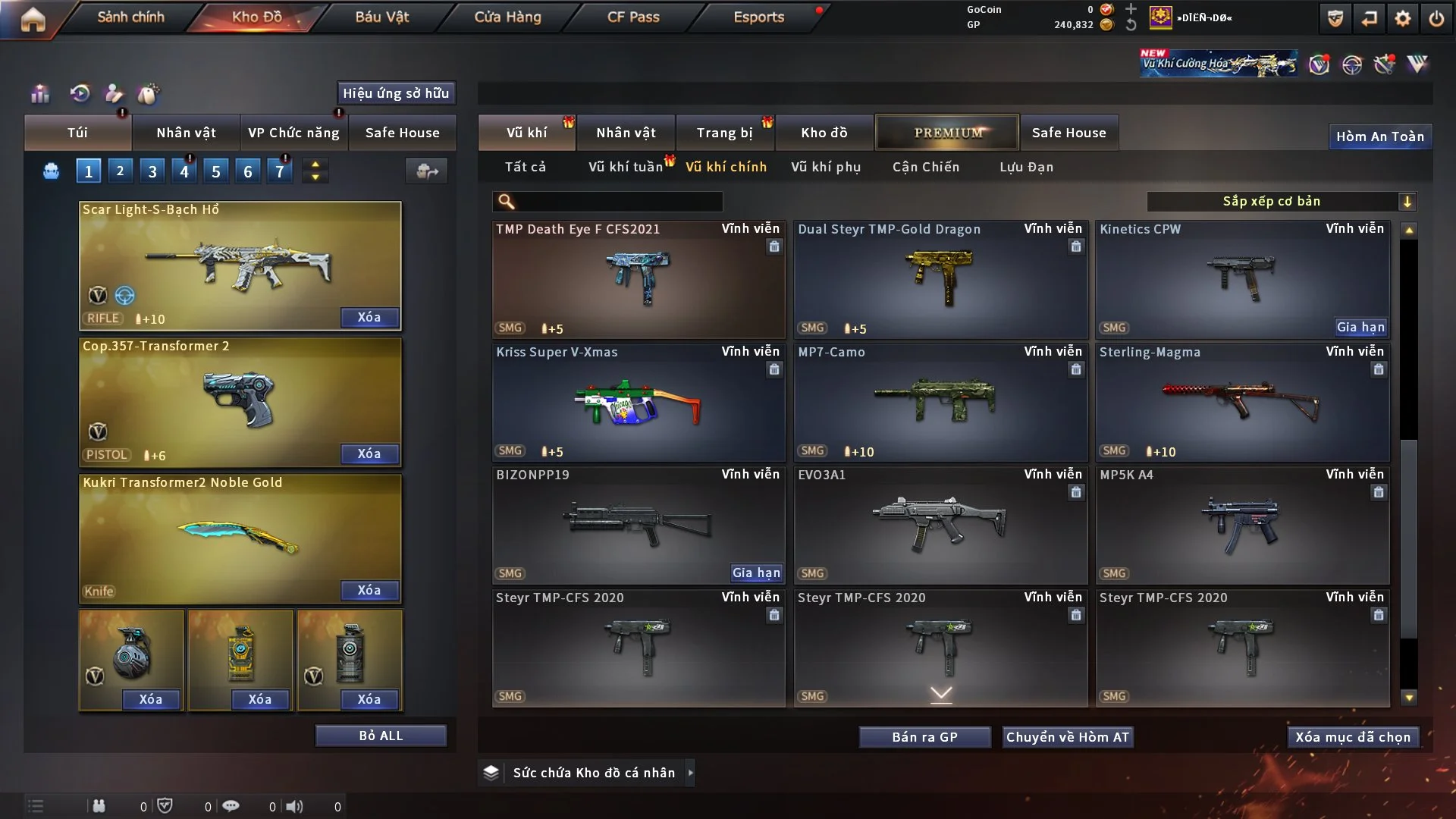Select loadout bag number 3

[152, 171]
